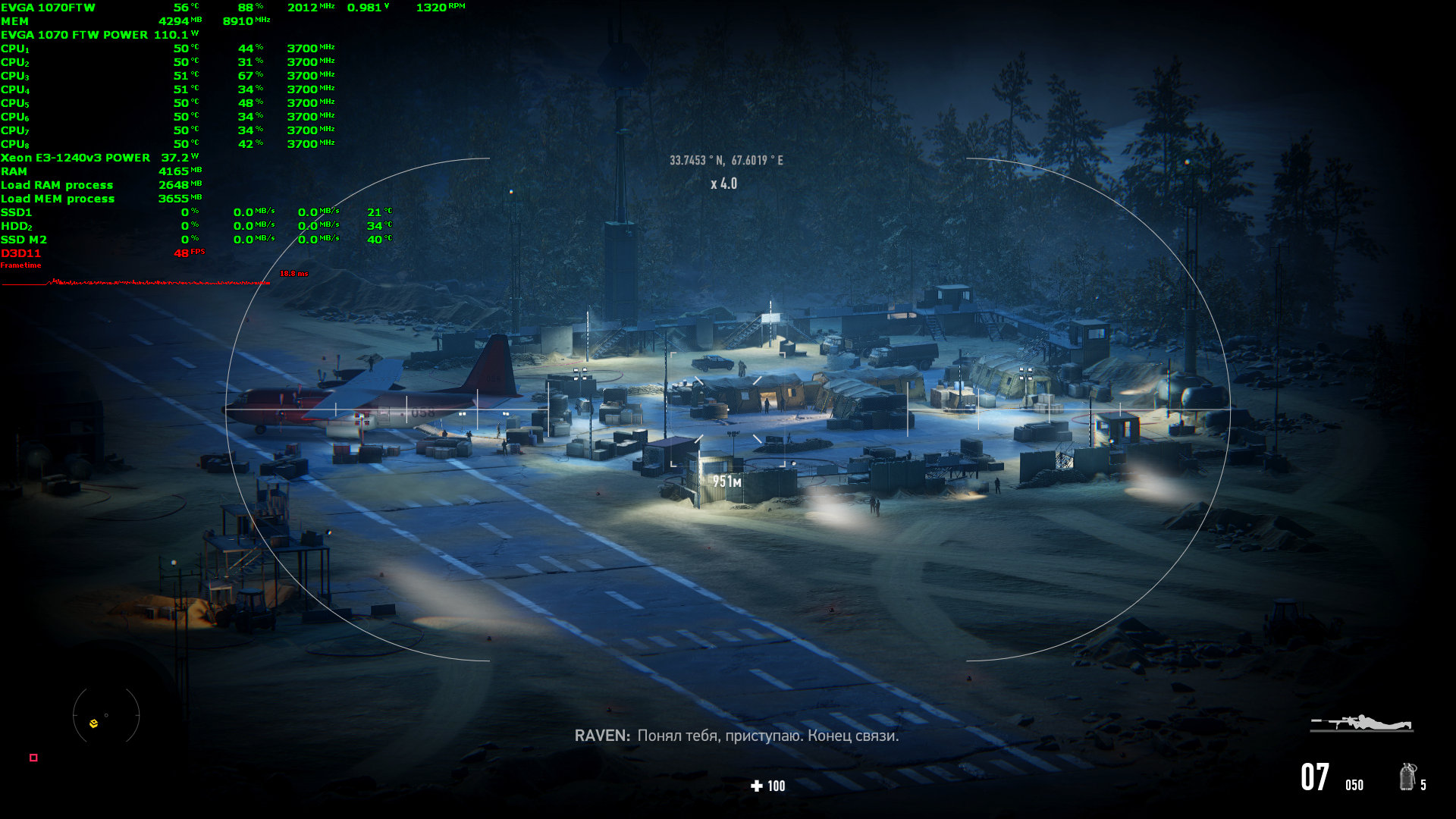Viewport: 1456px width, 819px height.
Task: Click the small red square indicator
Action: coord(33,758)
